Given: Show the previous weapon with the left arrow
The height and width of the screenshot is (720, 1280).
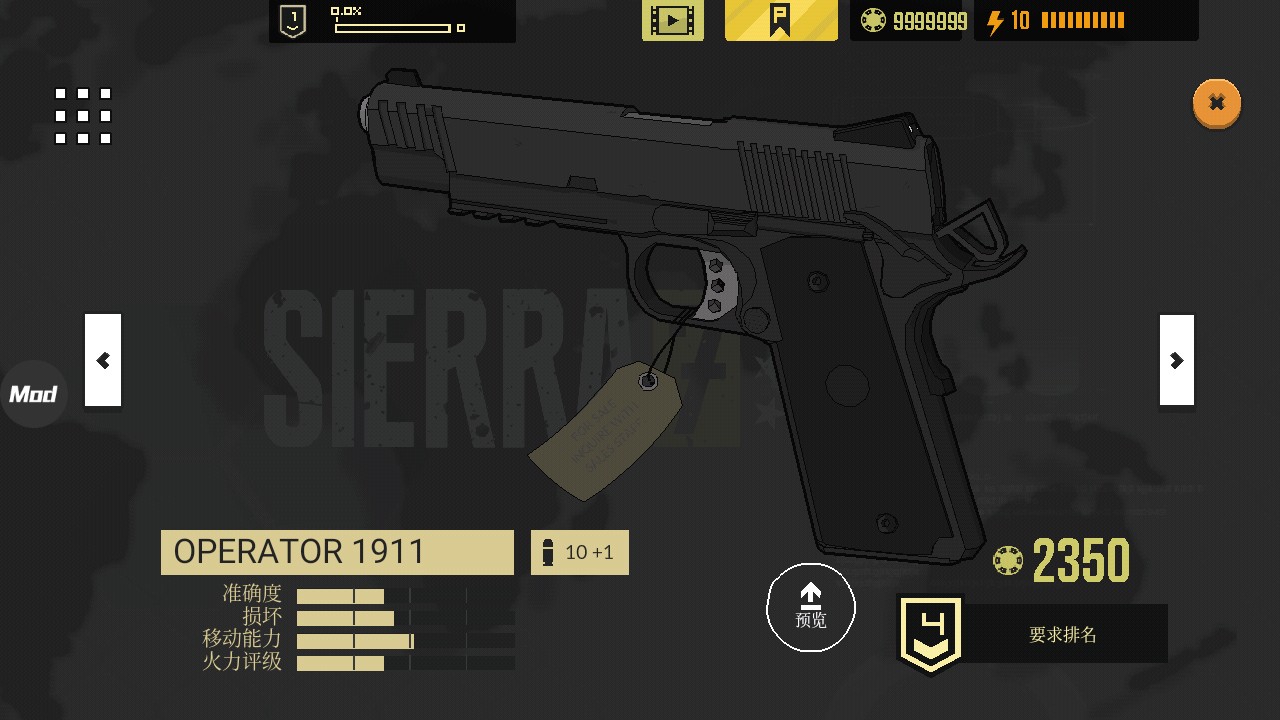Looking at the screenshot, I should pyautogui.click(x=103, y=360).
